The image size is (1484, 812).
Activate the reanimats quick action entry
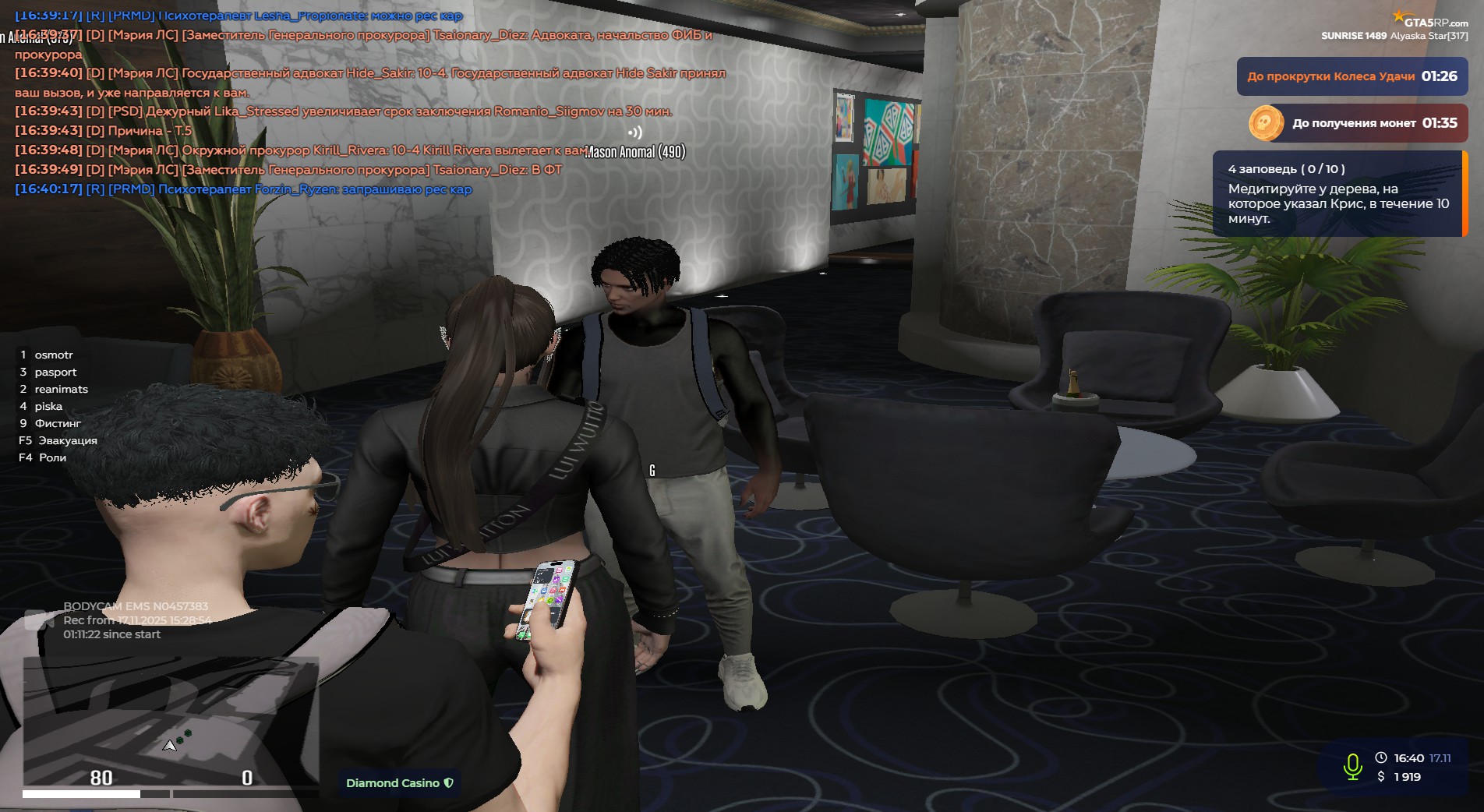point(61,390)
